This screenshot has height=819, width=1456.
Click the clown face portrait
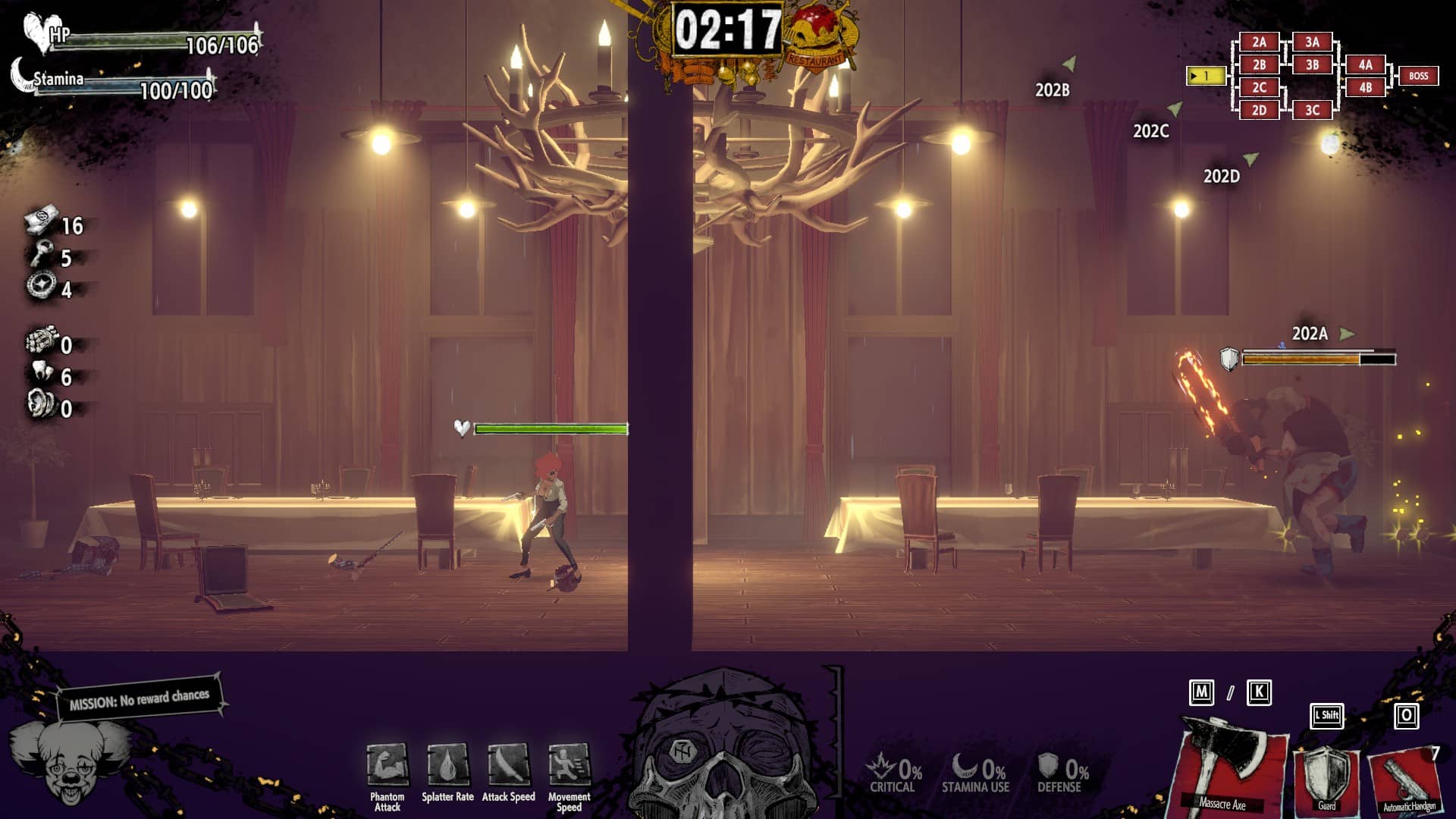(x=68, y=762)
